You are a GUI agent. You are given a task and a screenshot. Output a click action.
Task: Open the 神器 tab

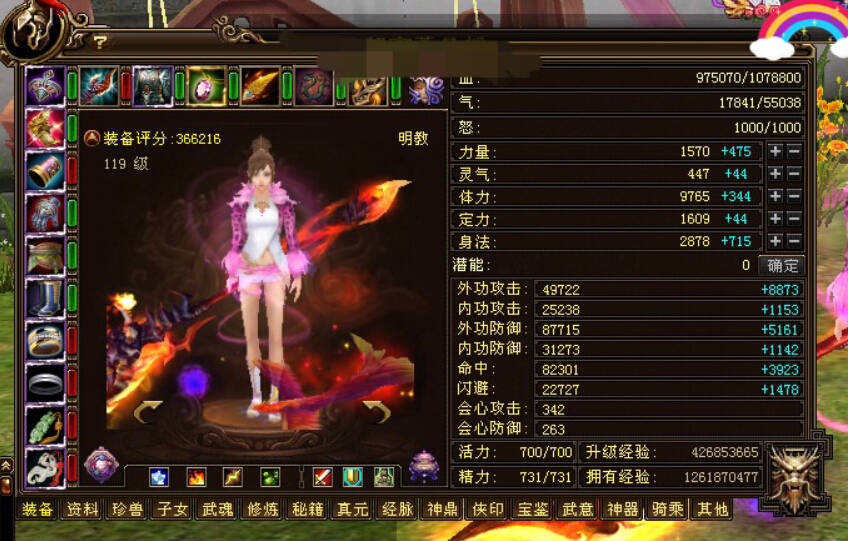click(622, 509)
